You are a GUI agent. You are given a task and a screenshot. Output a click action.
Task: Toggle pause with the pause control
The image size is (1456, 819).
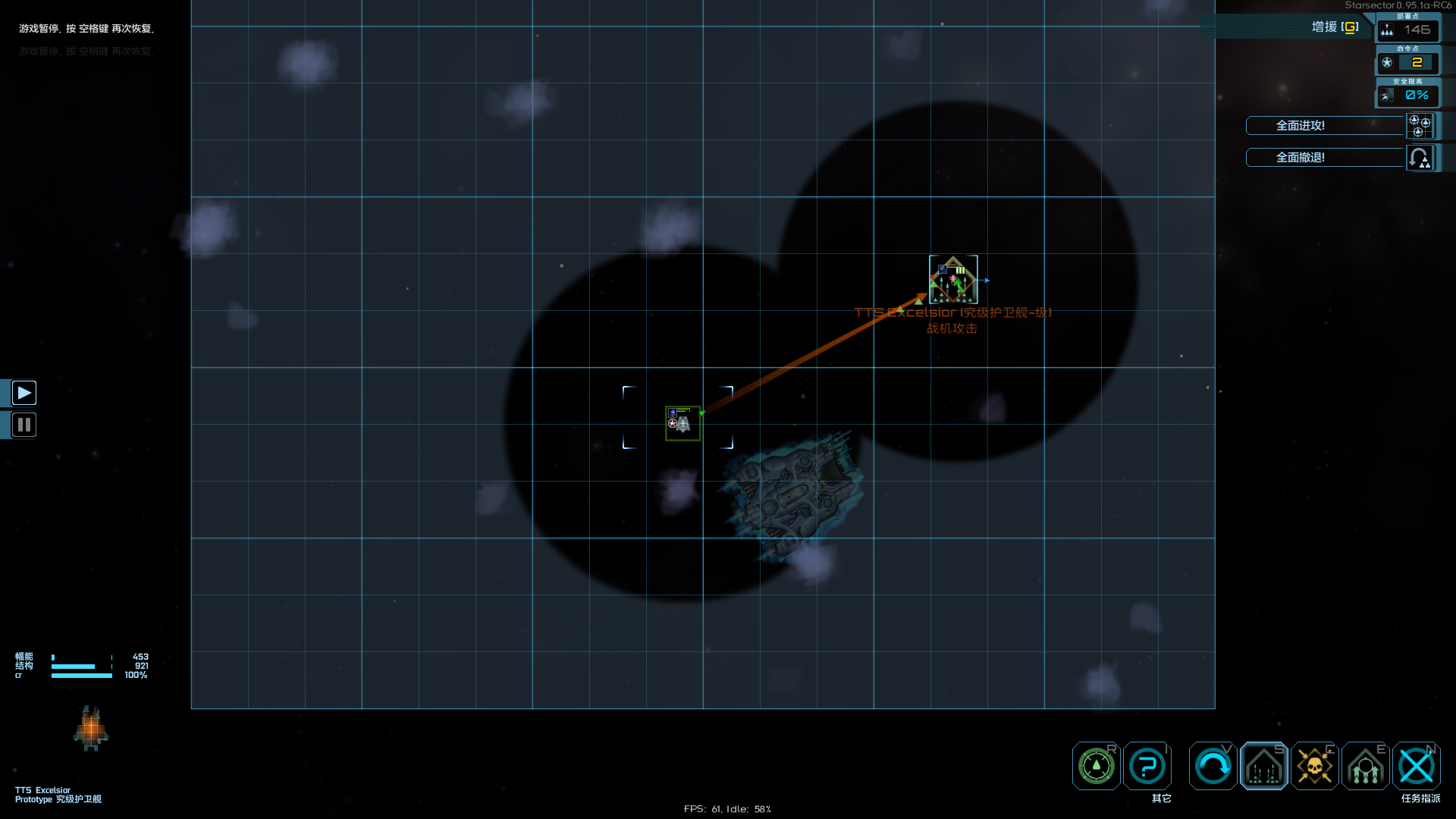coord(24,425)
